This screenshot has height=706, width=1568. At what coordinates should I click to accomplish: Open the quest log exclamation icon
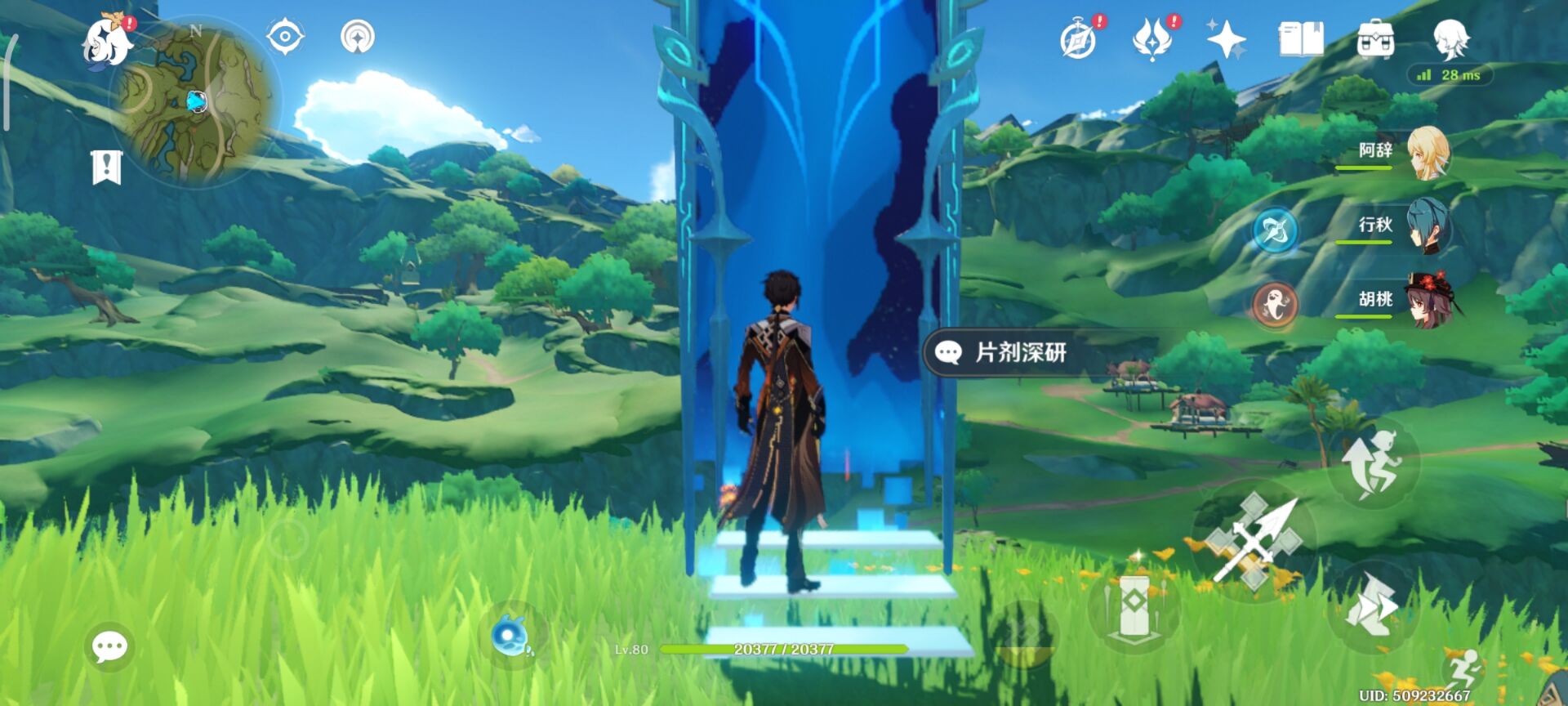tap(106, 168)
